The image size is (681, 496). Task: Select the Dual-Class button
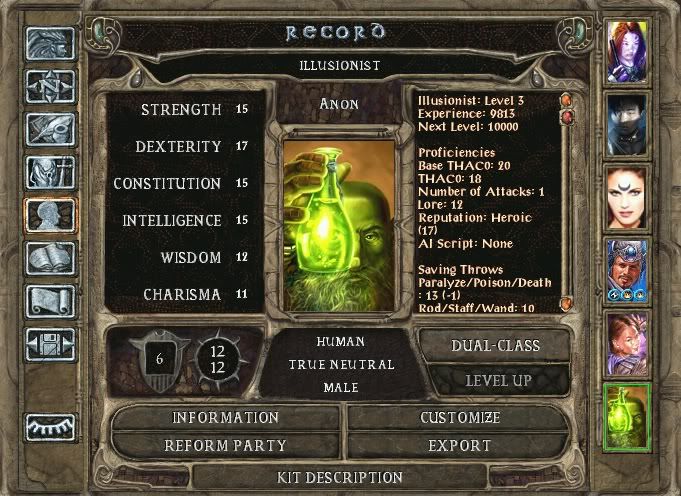[x=496, y=346]
